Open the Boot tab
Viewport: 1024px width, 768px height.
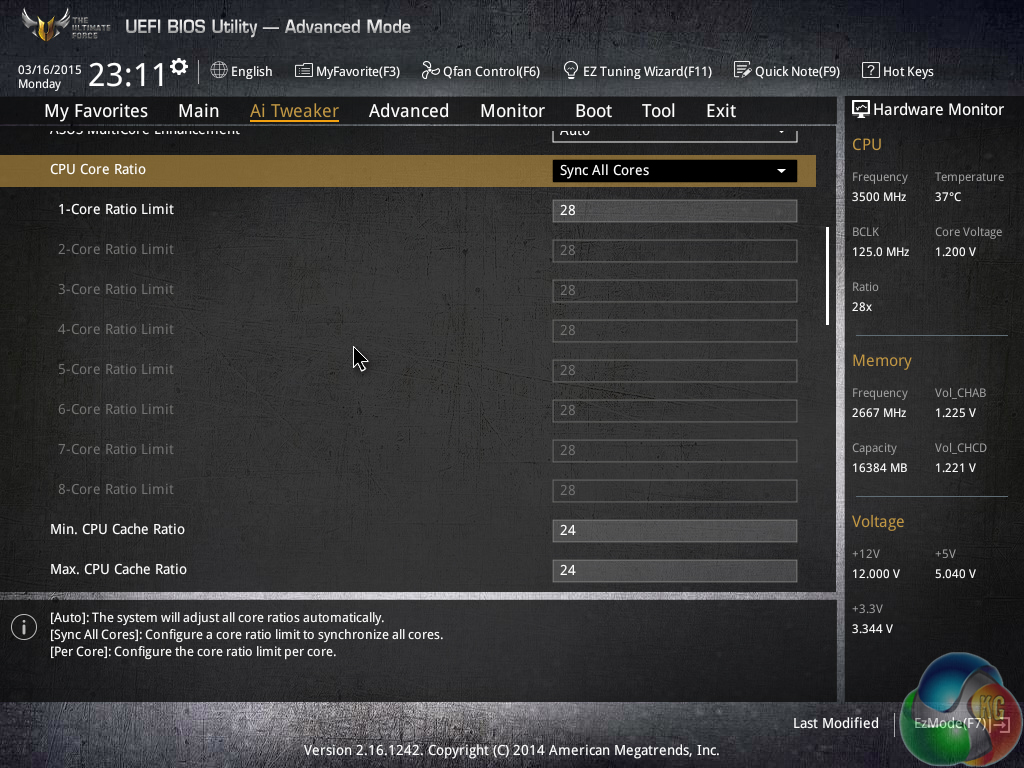coord(593,111)
